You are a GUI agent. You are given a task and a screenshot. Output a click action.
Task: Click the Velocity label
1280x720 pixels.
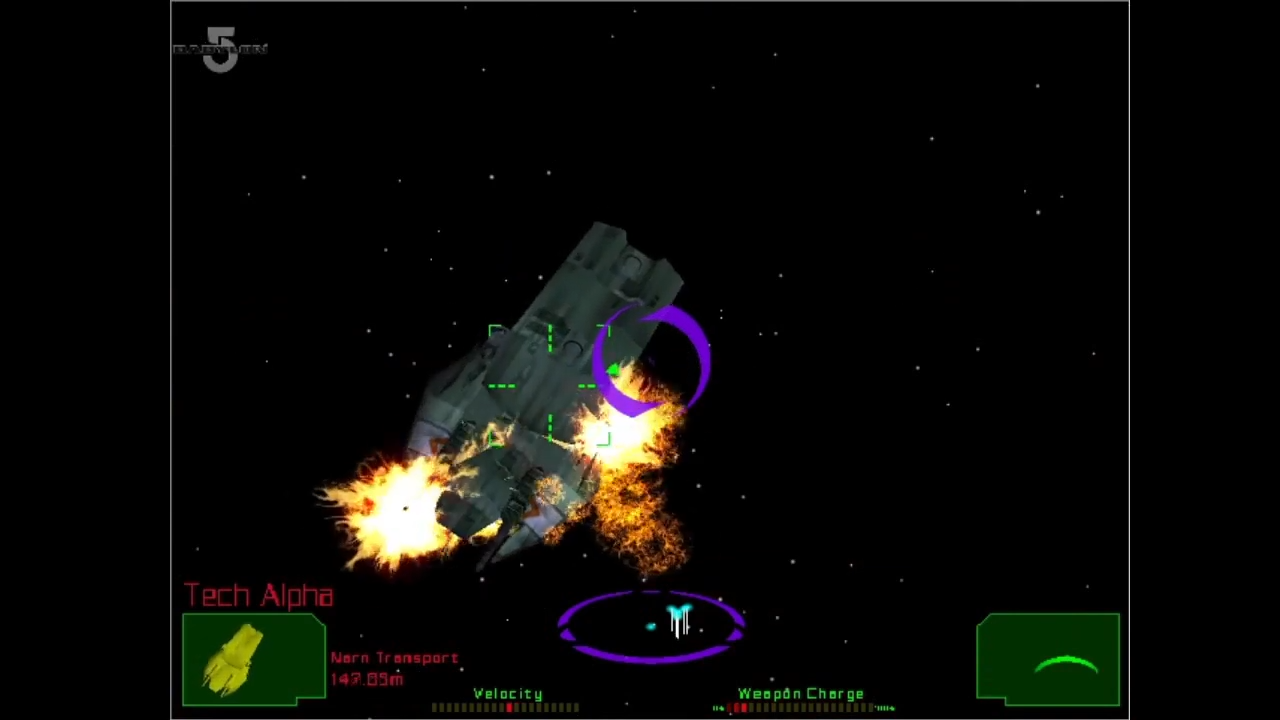[509, 694]
